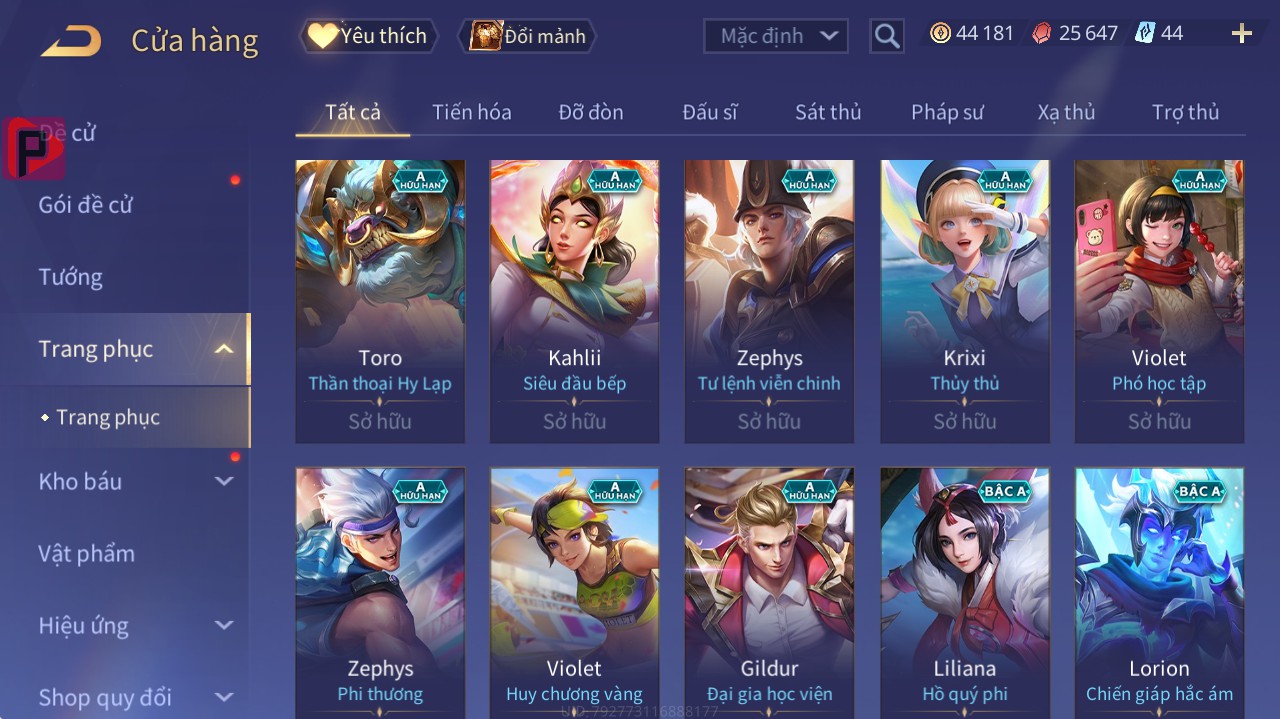The width and height of the screenshot is (1280, 719).
Task: Go to the Tướng shop section
Action: click(x=71, y=277)
